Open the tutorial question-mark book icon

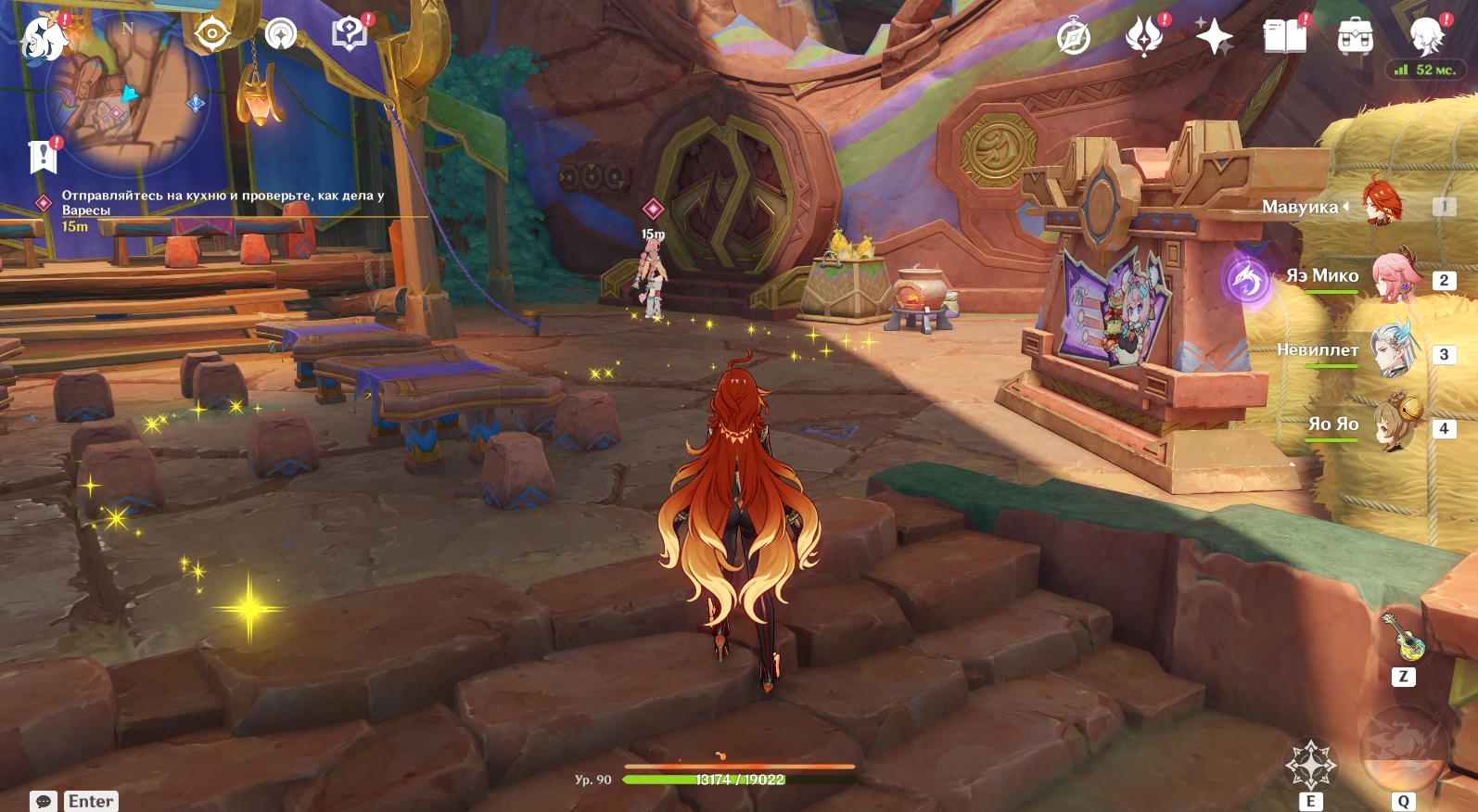[x=349, y=35]
